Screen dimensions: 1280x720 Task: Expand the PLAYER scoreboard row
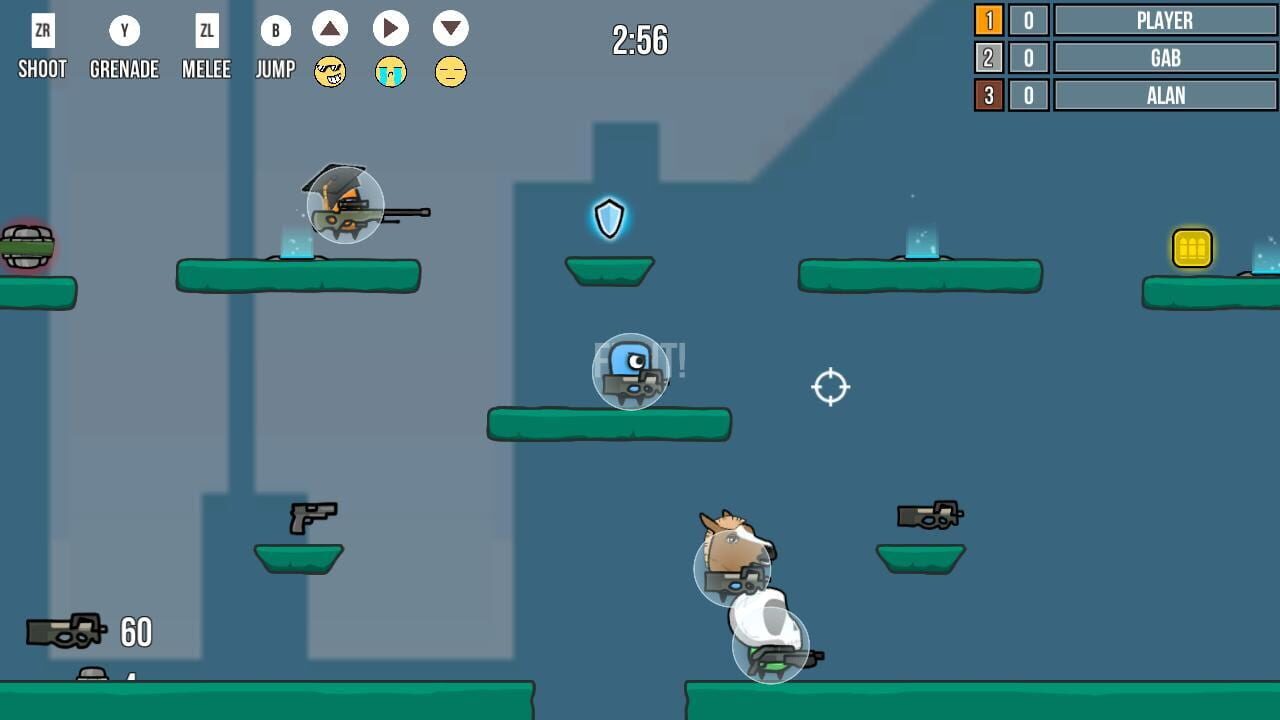coord(1165,21)
